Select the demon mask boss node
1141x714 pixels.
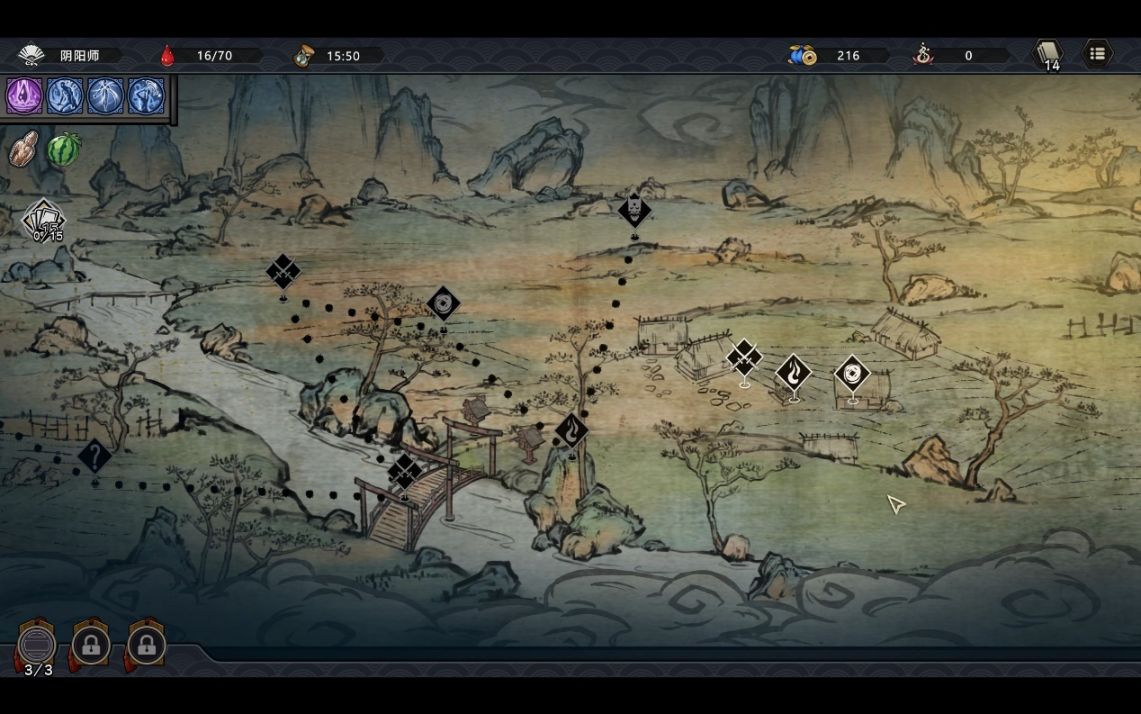[x=634, y=211]
